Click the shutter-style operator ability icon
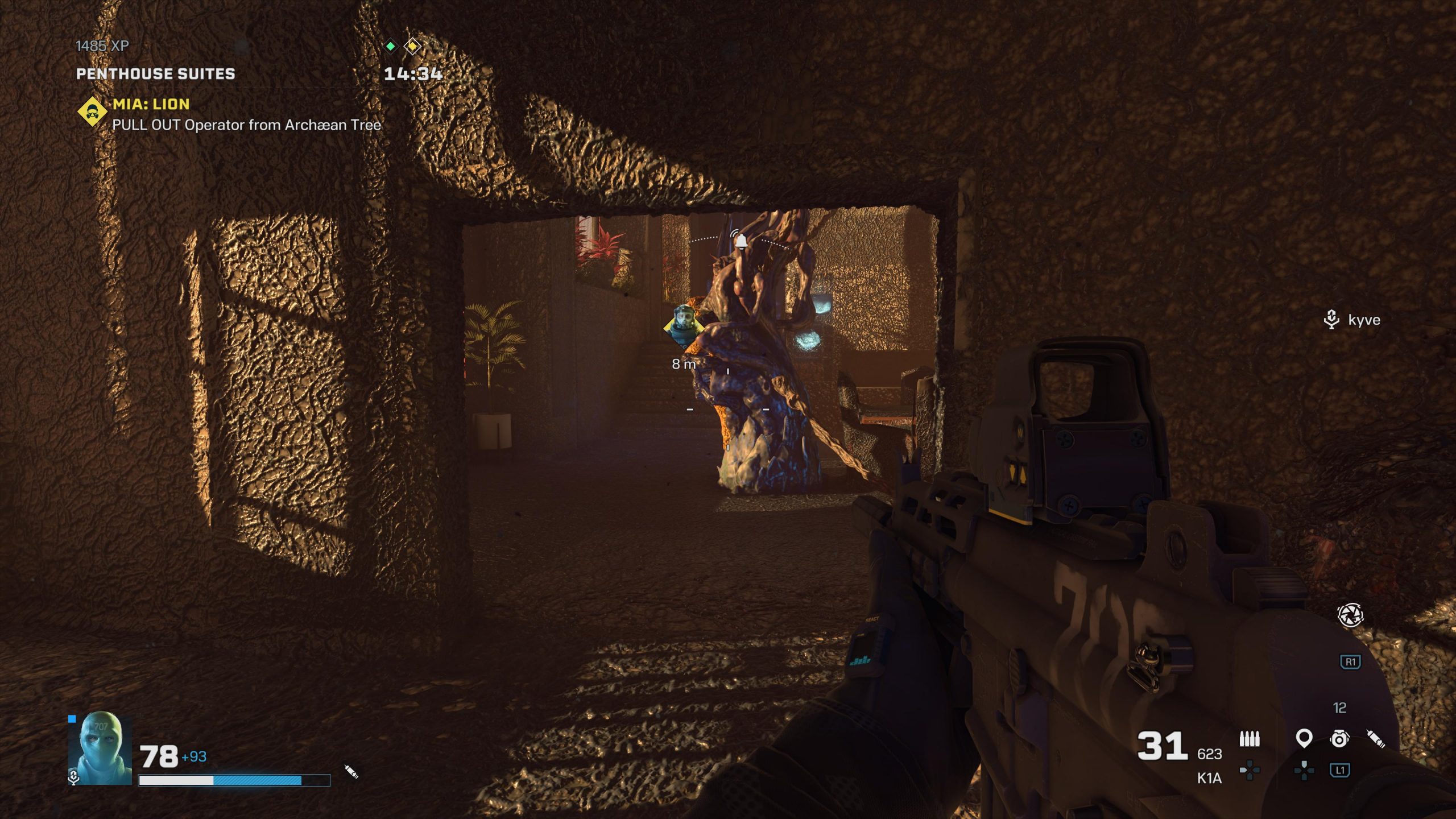1456x819 pixels. tap(1350, 615)
